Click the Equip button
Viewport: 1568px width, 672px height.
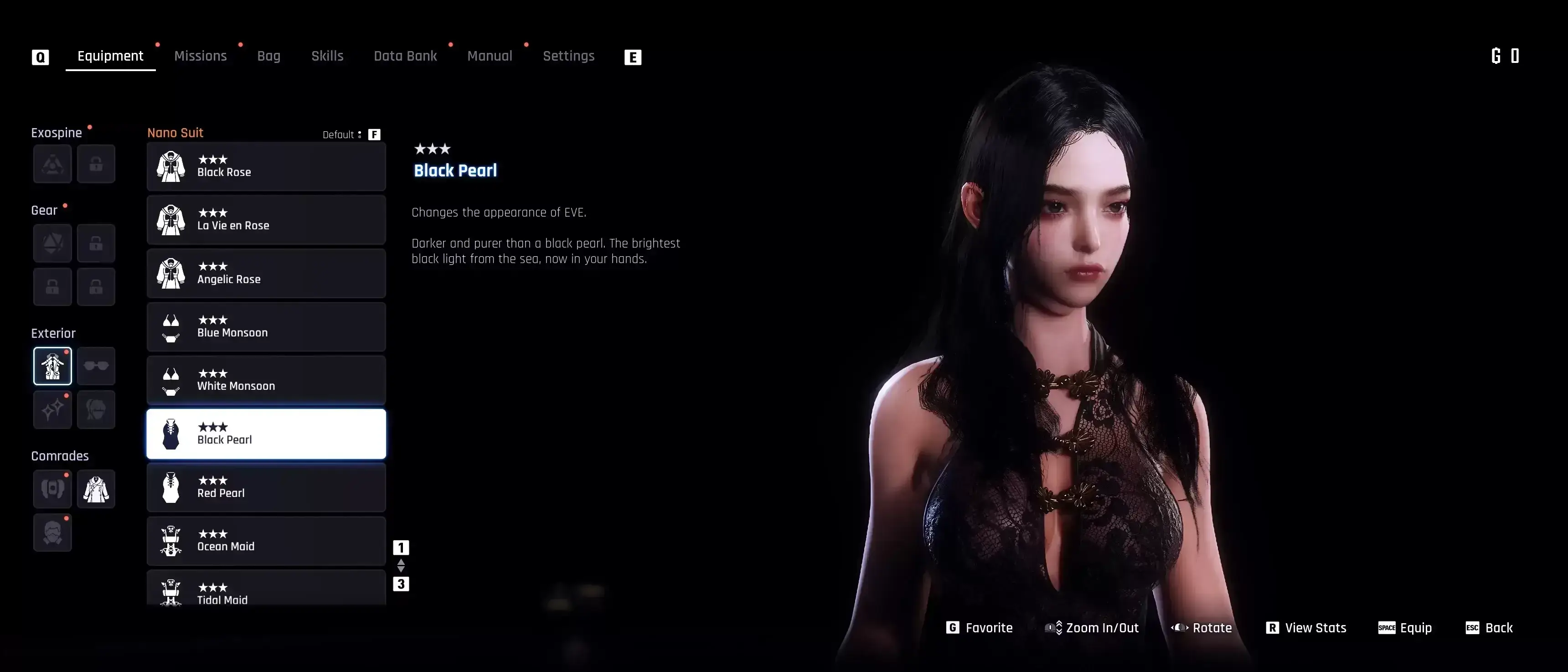tap(1405, 628)
